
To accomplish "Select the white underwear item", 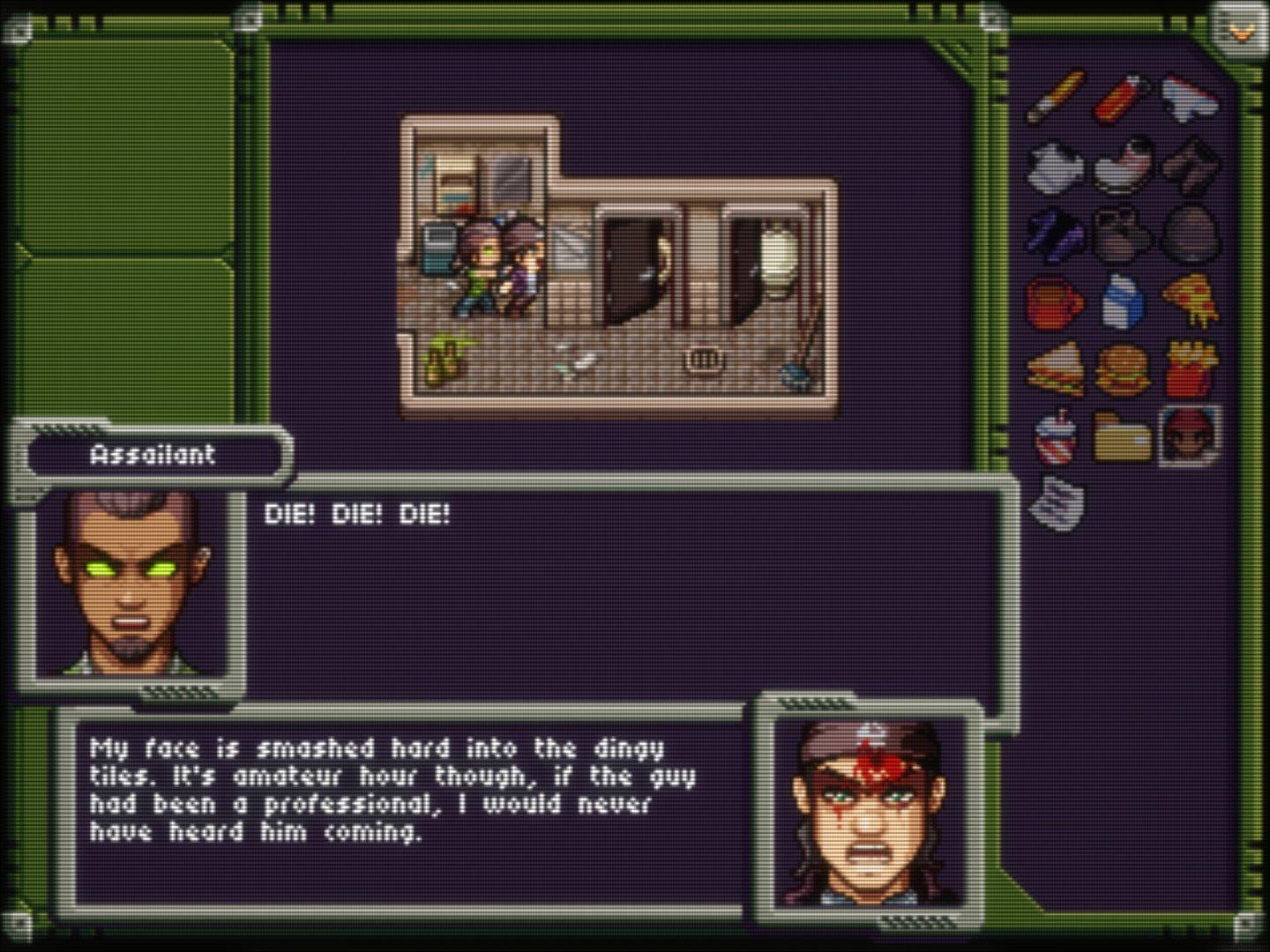I will point(1189,99).
